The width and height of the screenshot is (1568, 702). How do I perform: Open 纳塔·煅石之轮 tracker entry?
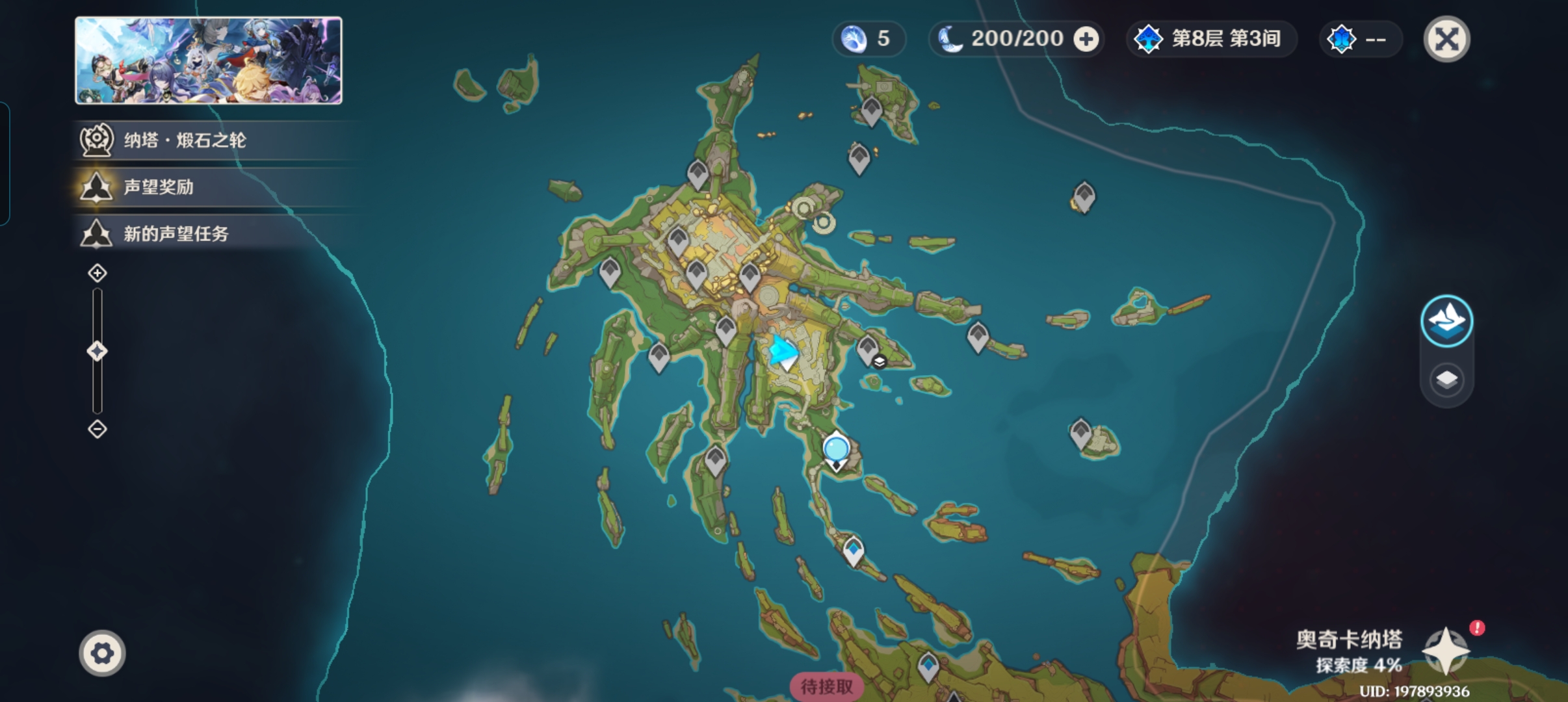185,140
